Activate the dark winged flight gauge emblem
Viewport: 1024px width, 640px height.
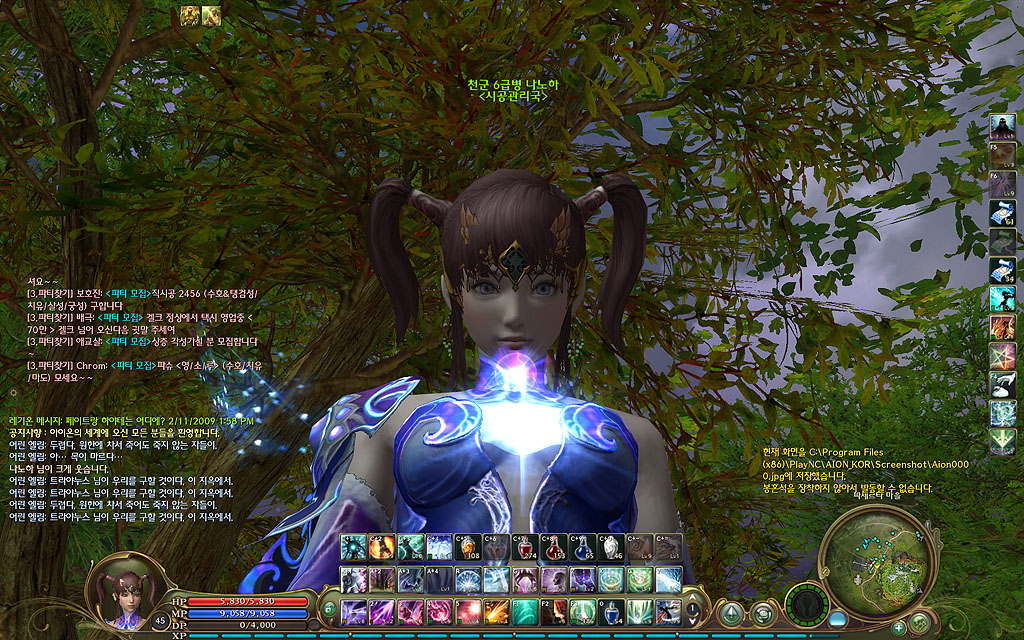(805, 605)
